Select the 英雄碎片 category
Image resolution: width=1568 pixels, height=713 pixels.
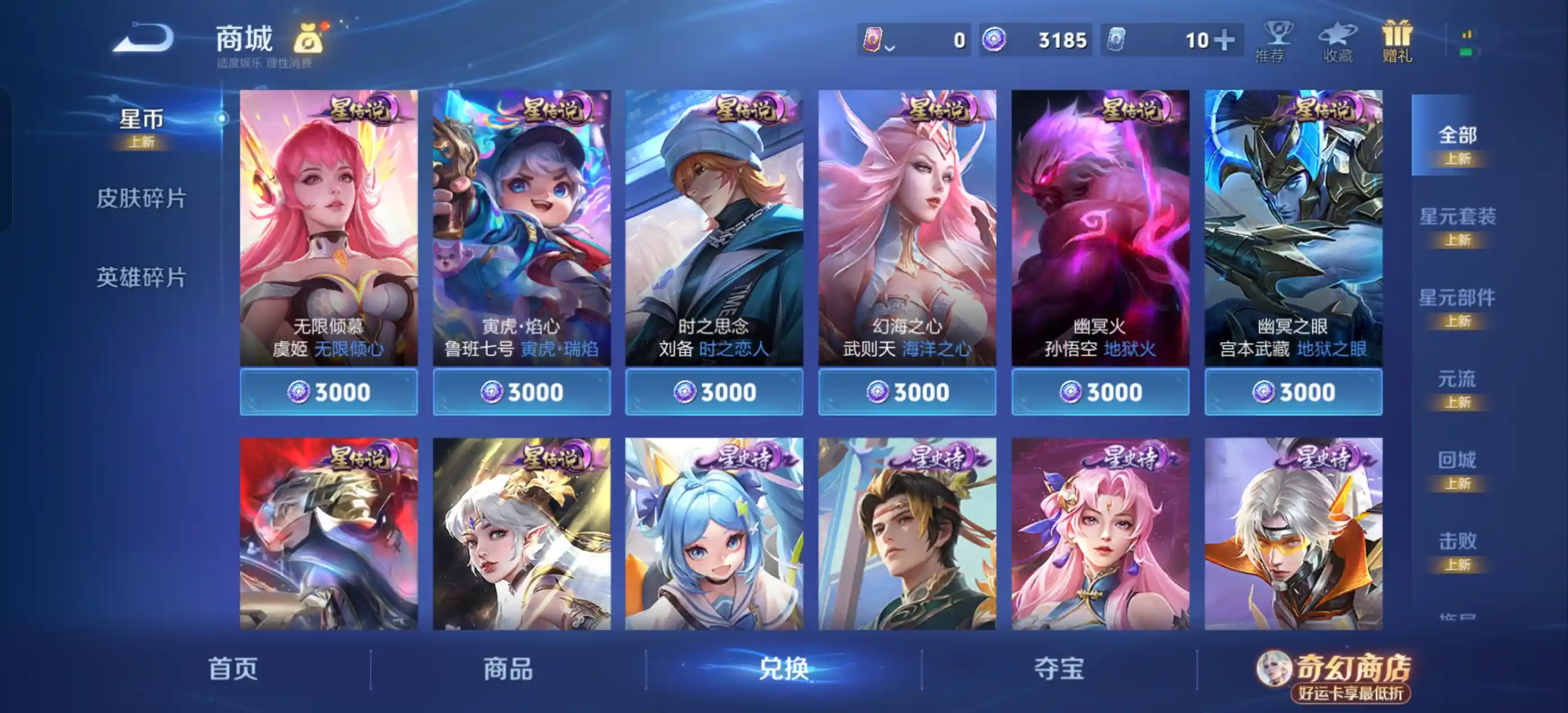141,276
